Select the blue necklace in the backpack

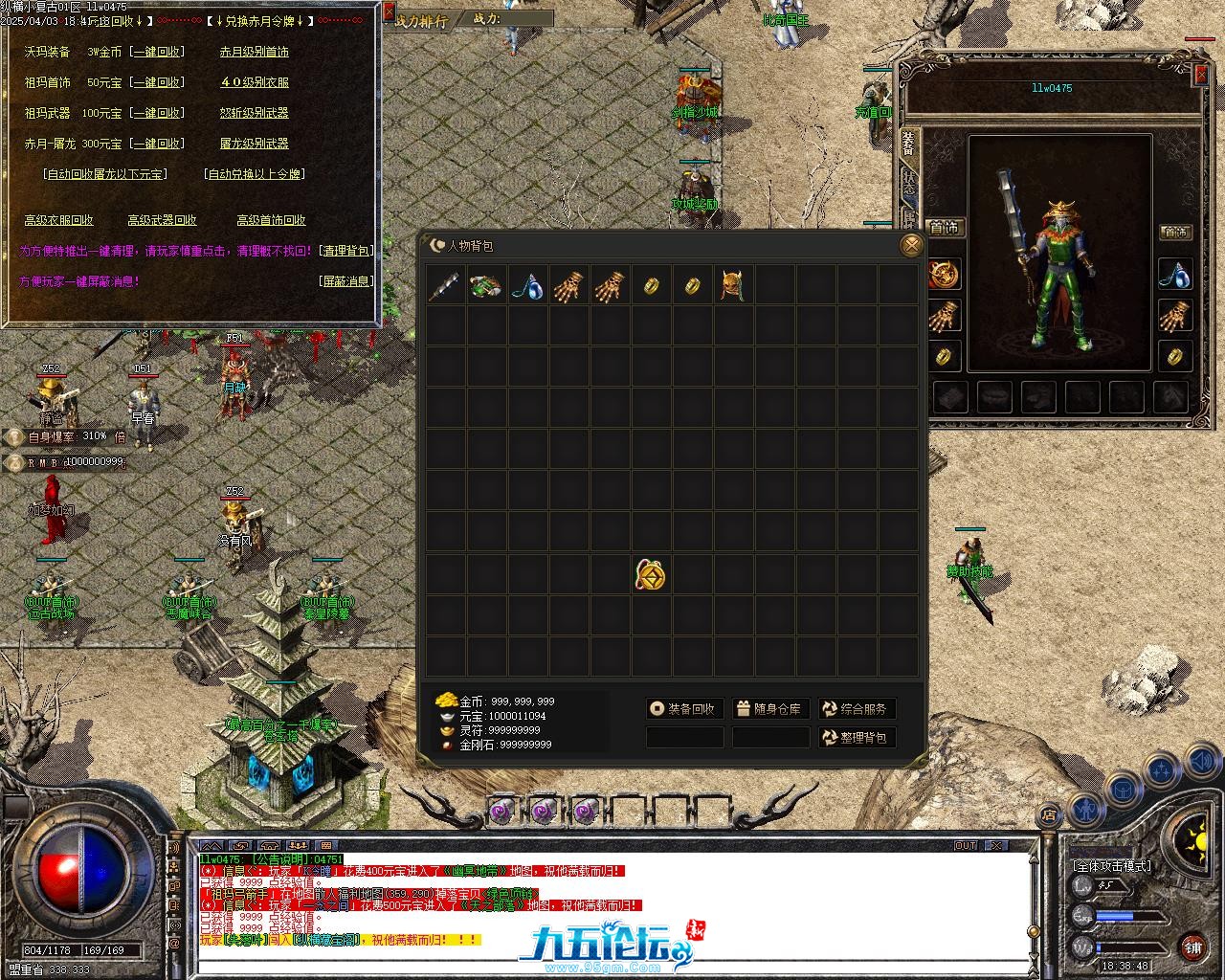[527, 285]
